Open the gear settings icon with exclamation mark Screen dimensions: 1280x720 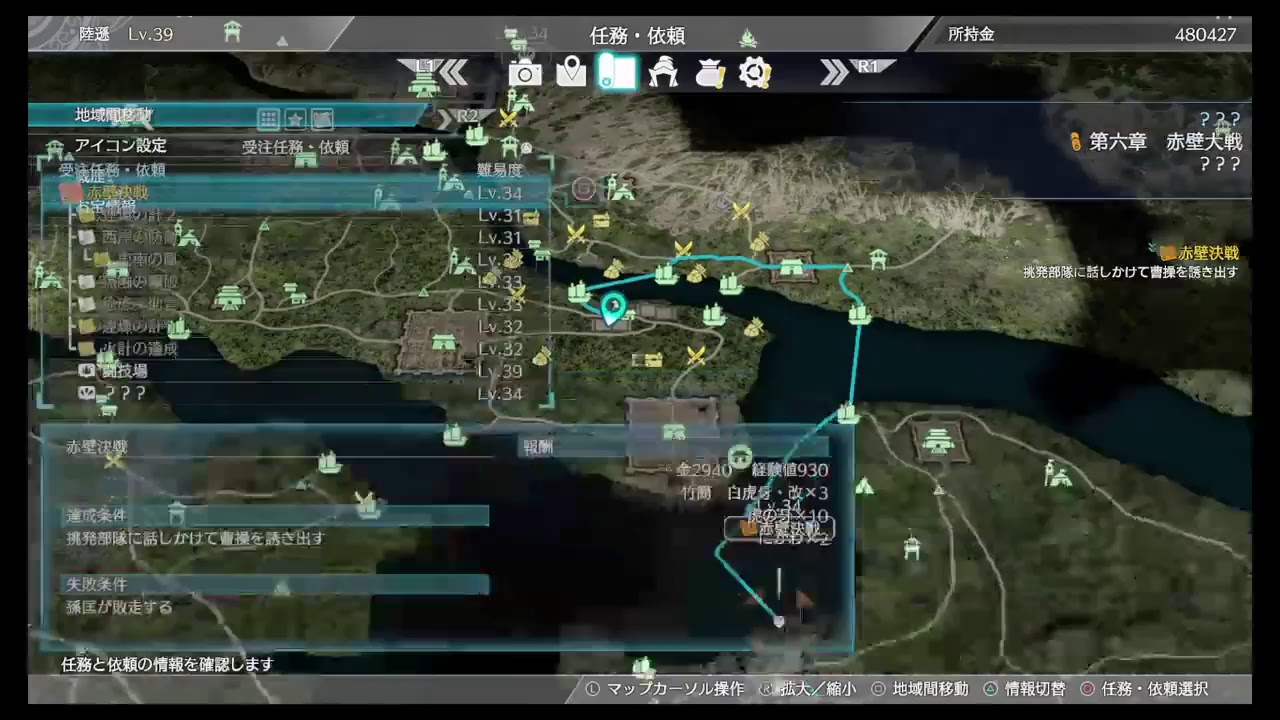(754, 73)
